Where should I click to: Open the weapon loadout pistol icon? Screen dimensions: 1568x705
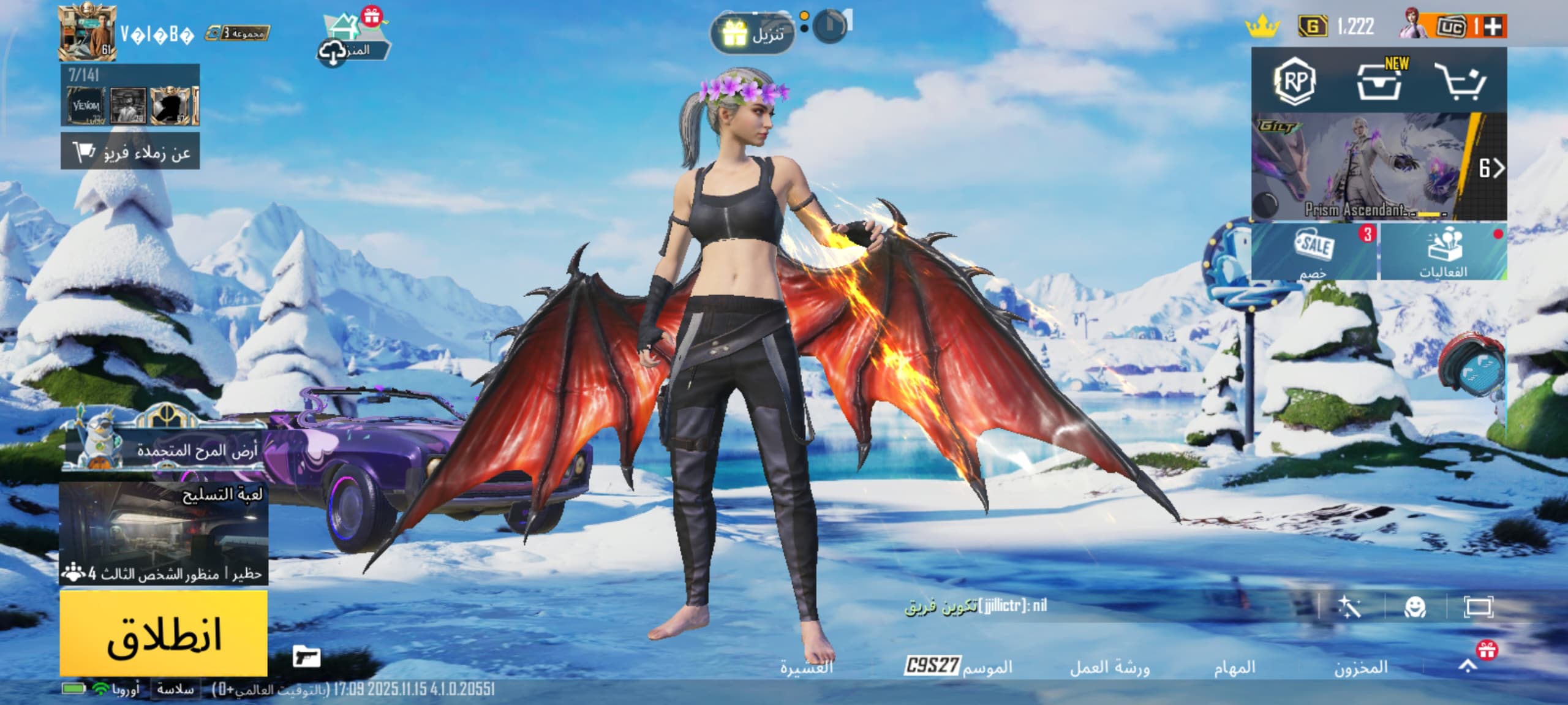point(306,657)
